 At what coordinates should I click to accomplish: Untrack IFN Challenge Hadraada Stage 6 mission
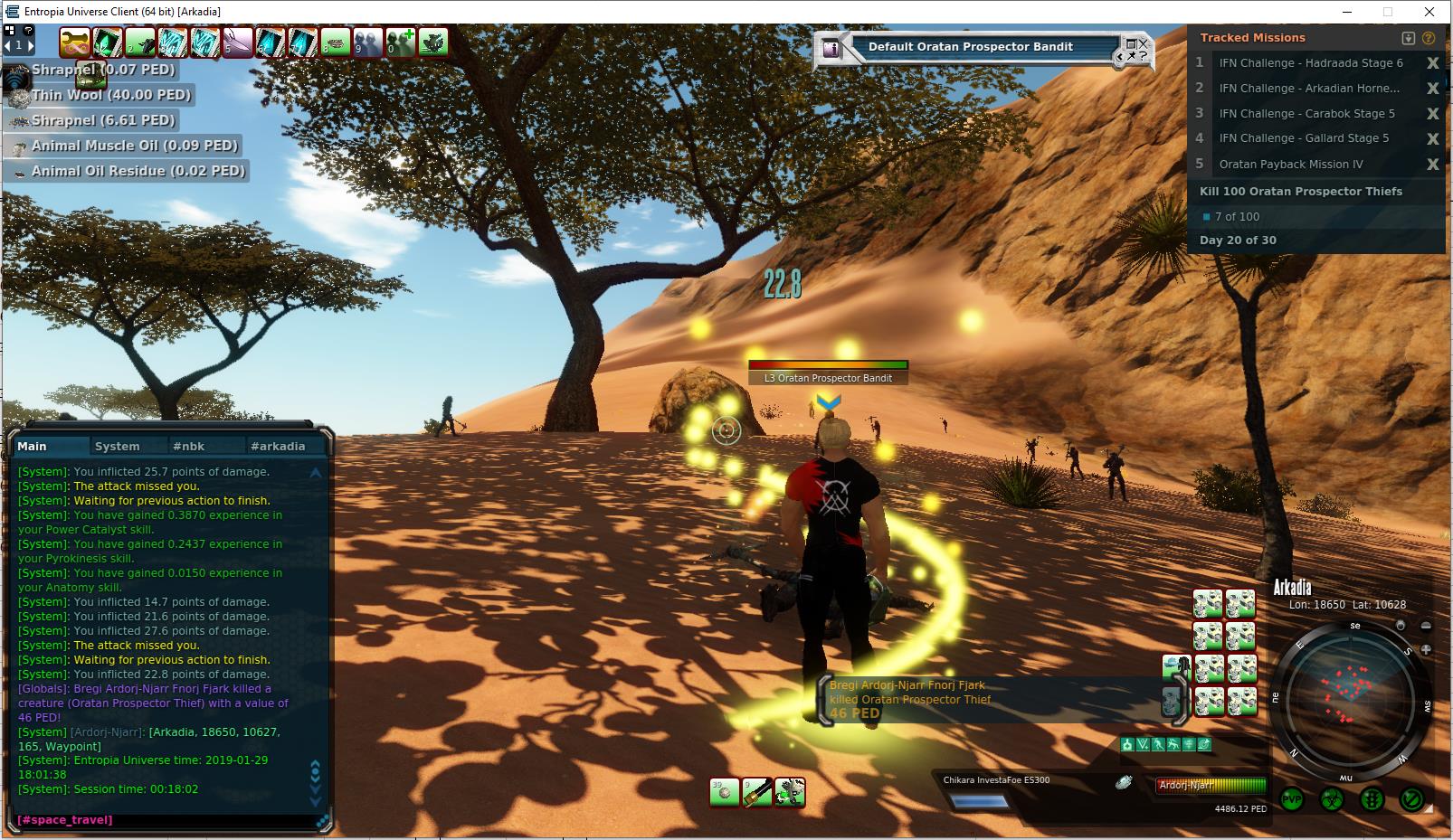[1432, 63]
